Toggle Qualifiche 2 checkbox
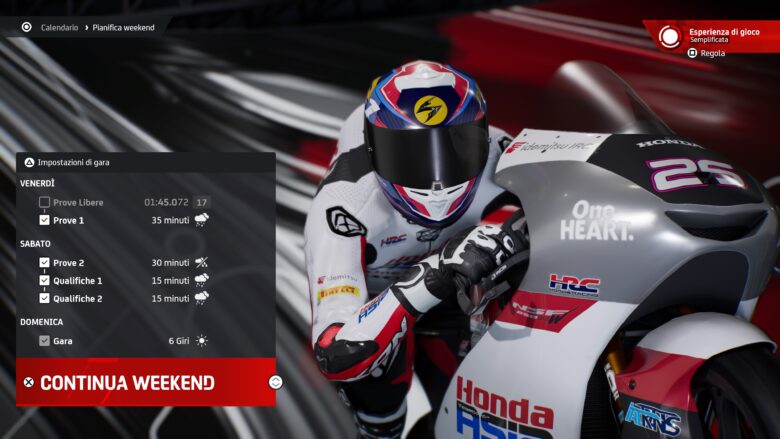 point(44,298)
